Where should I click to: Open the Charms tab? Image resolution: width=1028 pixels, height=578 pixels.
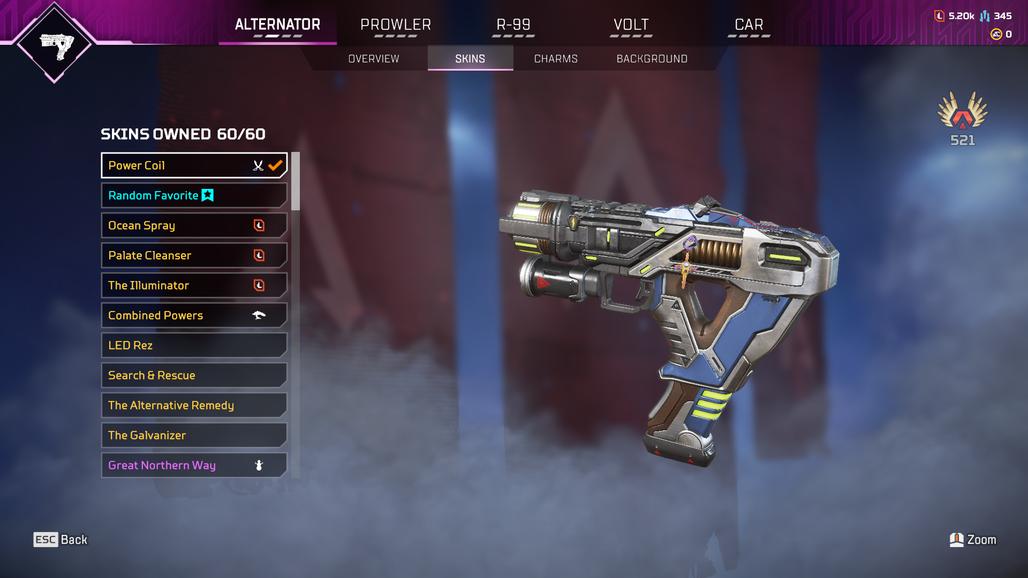click(x=555, y=59)
